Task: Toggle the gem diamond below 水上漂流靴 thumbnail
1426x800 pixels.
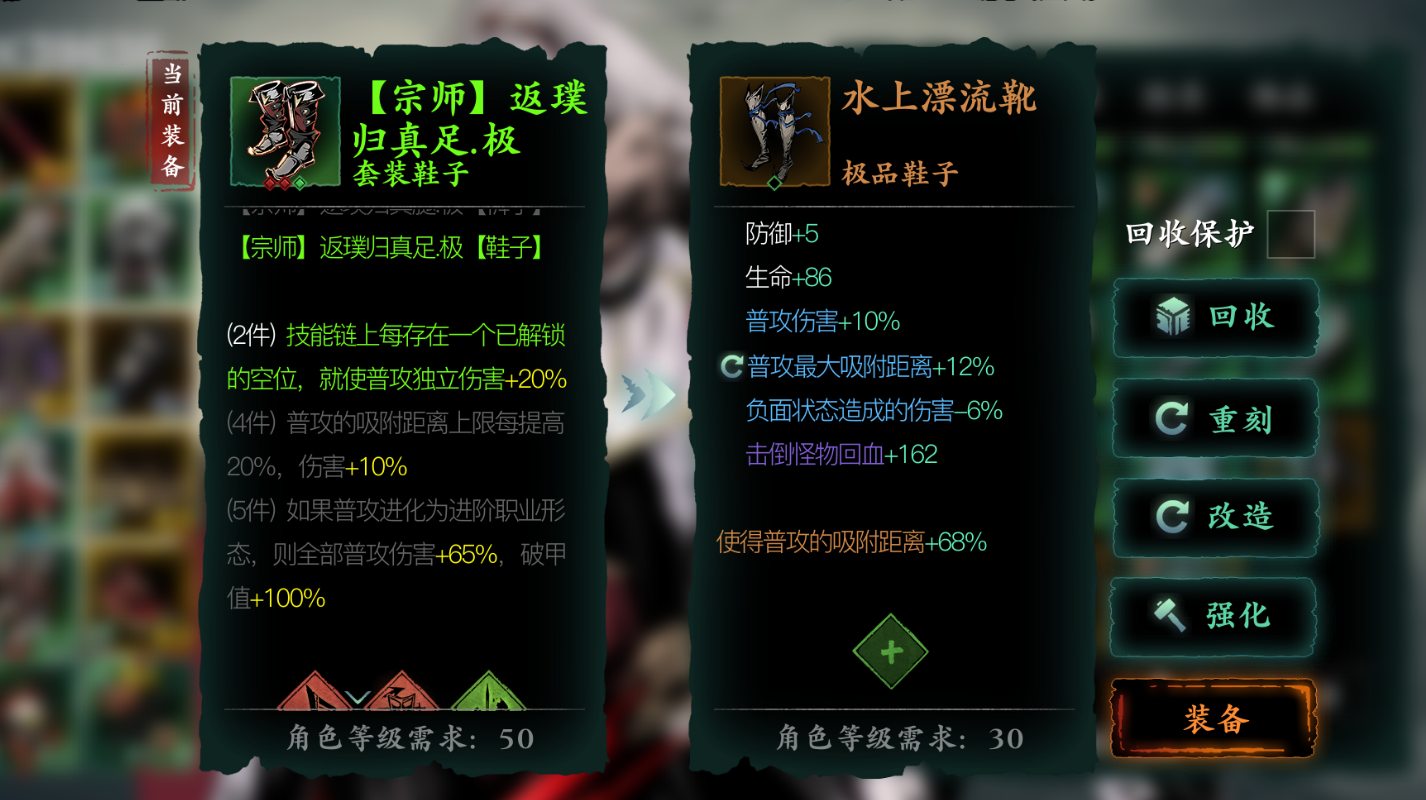Action: pos(773,184)
